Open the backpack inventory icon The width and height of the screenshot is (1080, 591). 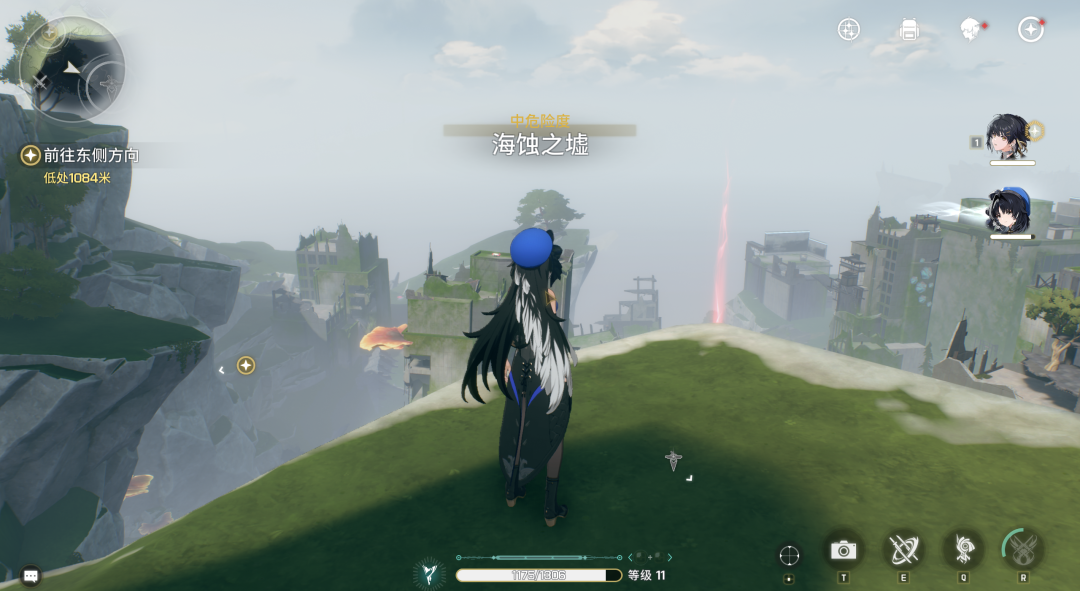point(909,29)
